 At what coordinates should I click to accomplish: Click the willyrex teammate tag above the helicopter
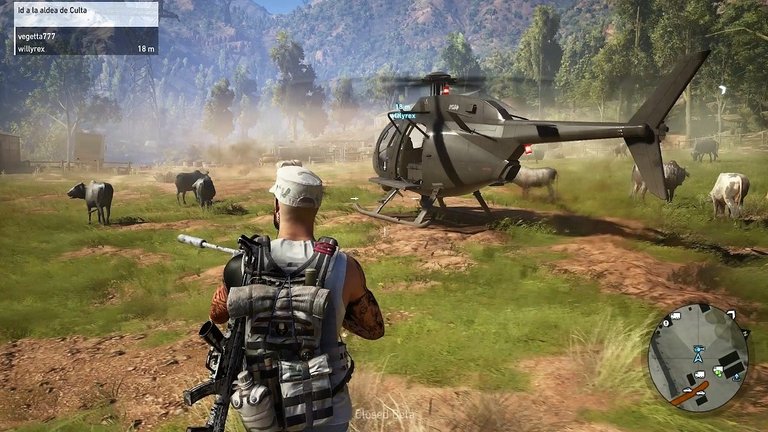coord(404,115)
